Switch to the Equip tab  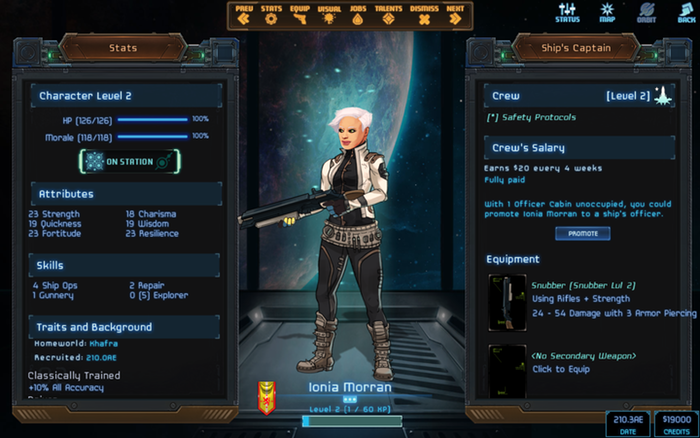[x=300, y=14]
